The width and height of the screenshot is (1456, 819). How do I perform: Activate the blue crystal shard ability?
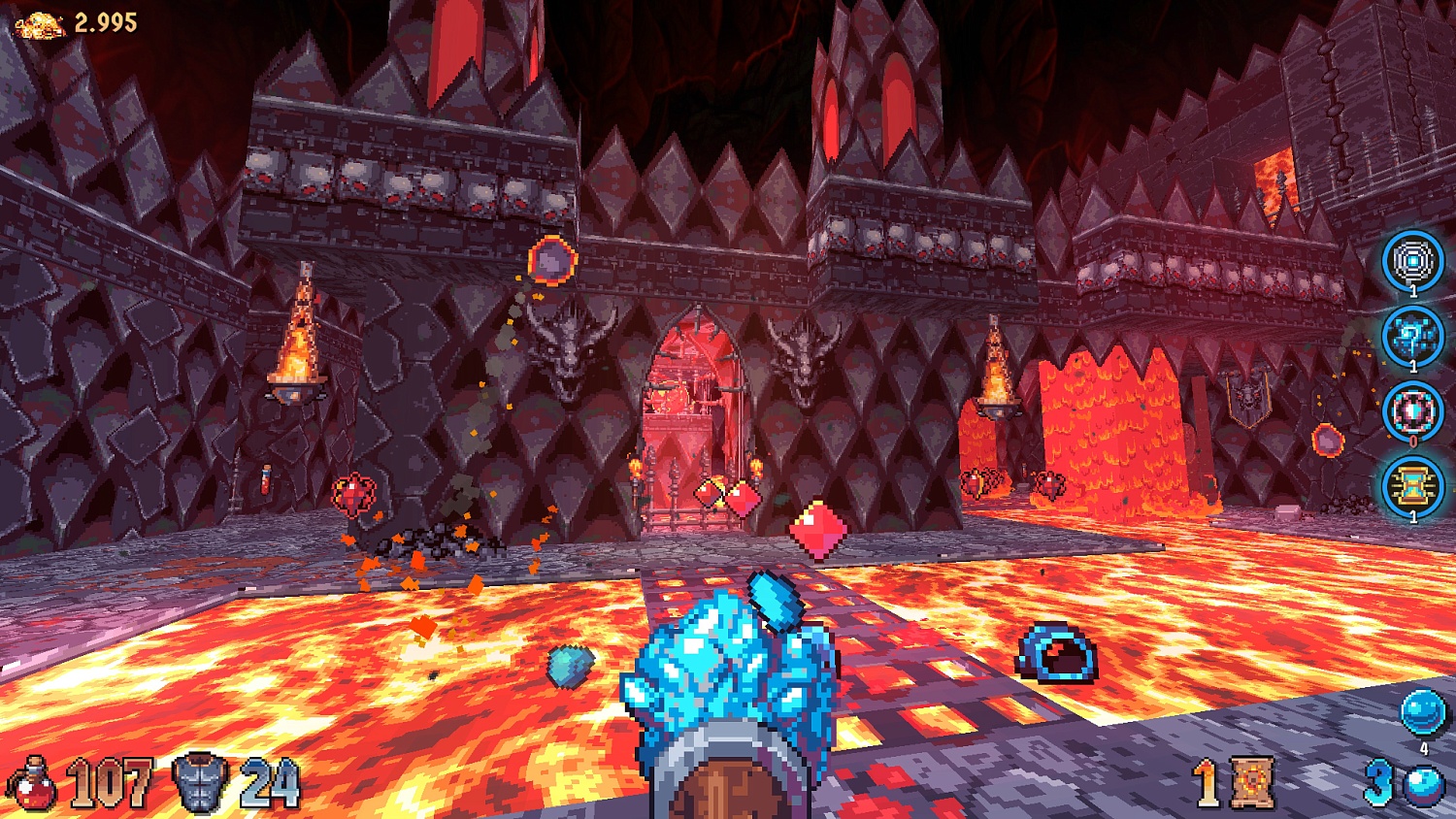[x=1412, y=338]
